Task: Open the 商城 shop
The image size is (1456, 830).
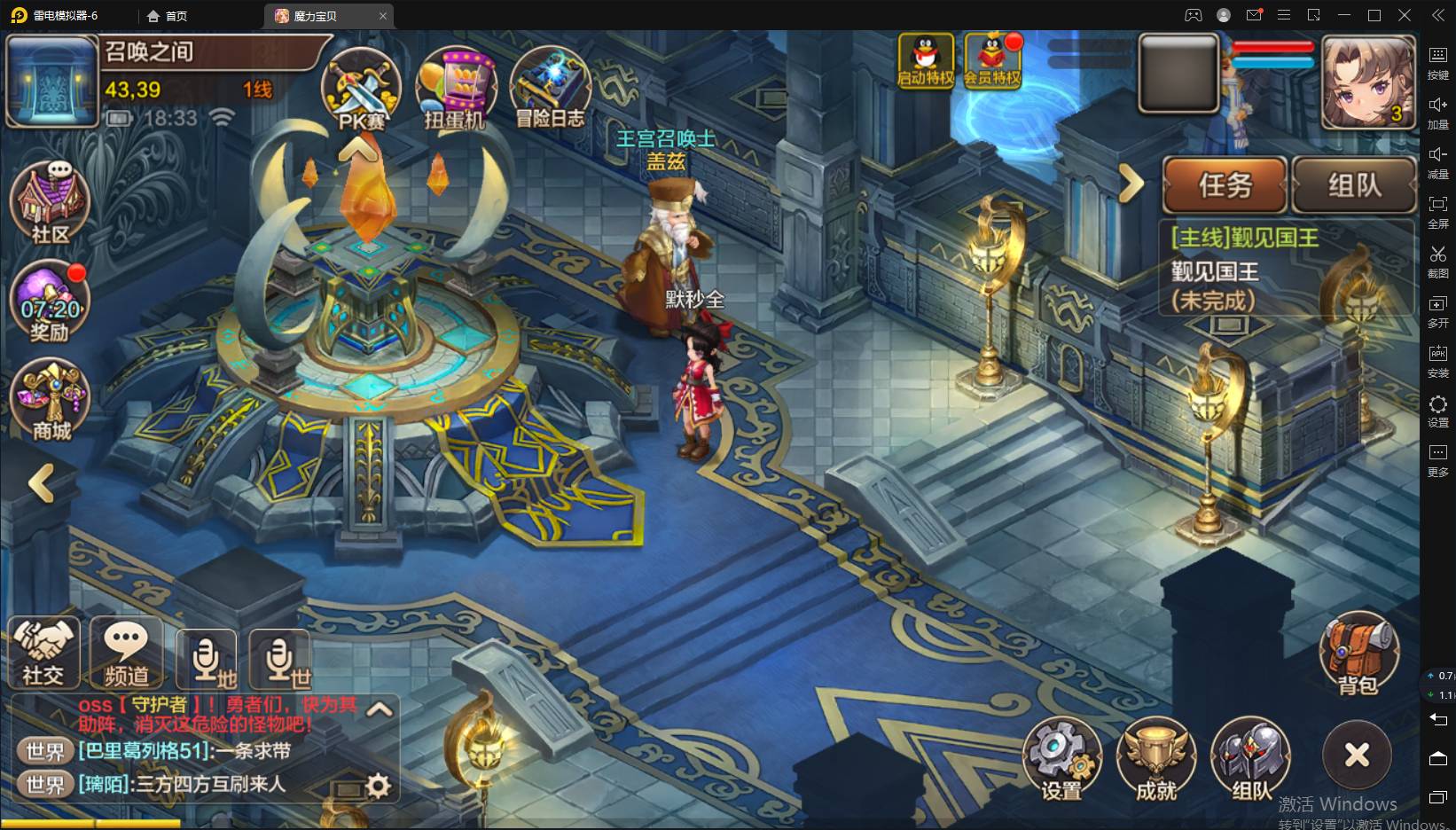Action: tap(51, 400)
